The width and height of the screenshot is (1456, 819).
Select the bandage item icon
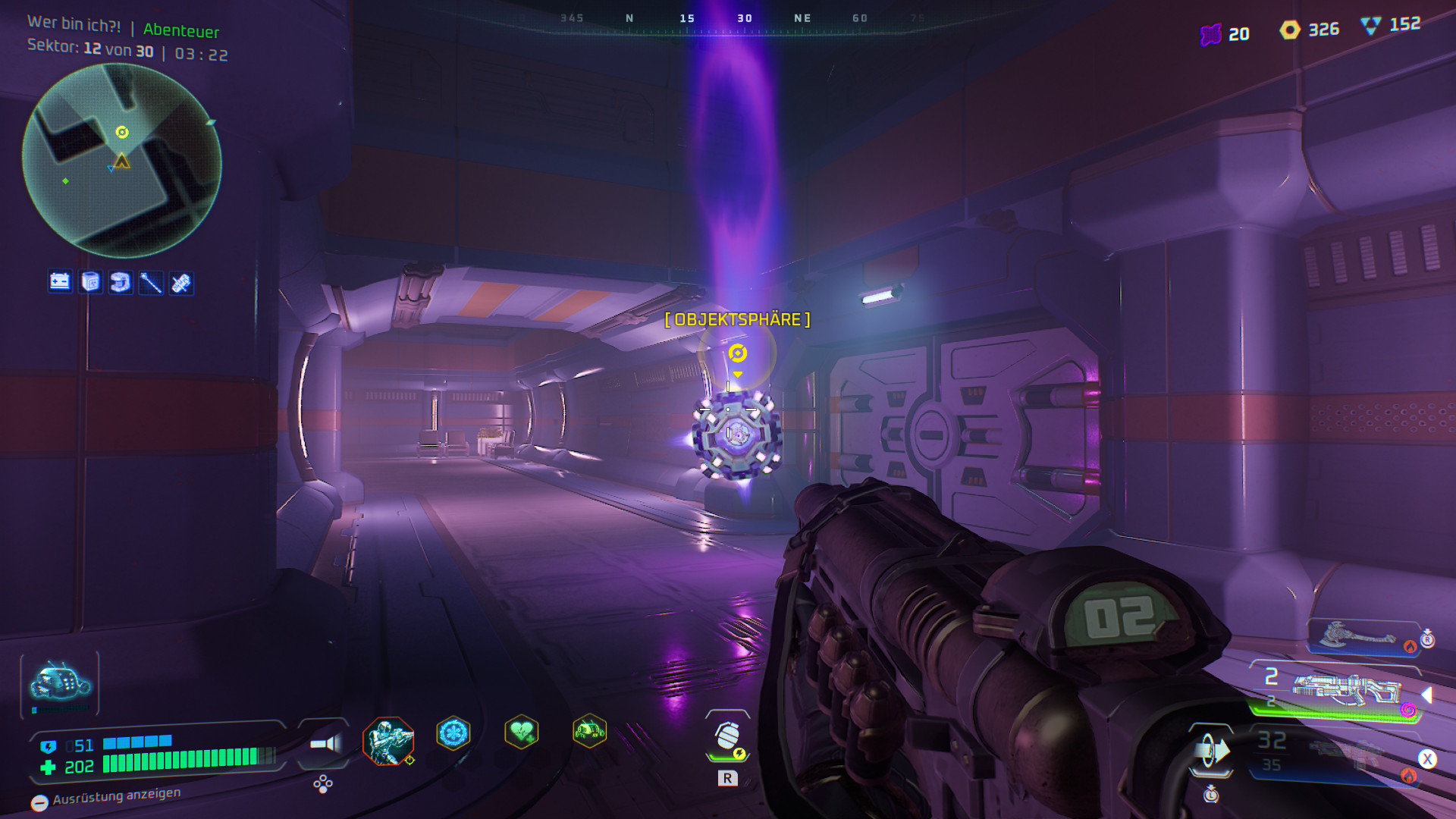pos(181,283)
